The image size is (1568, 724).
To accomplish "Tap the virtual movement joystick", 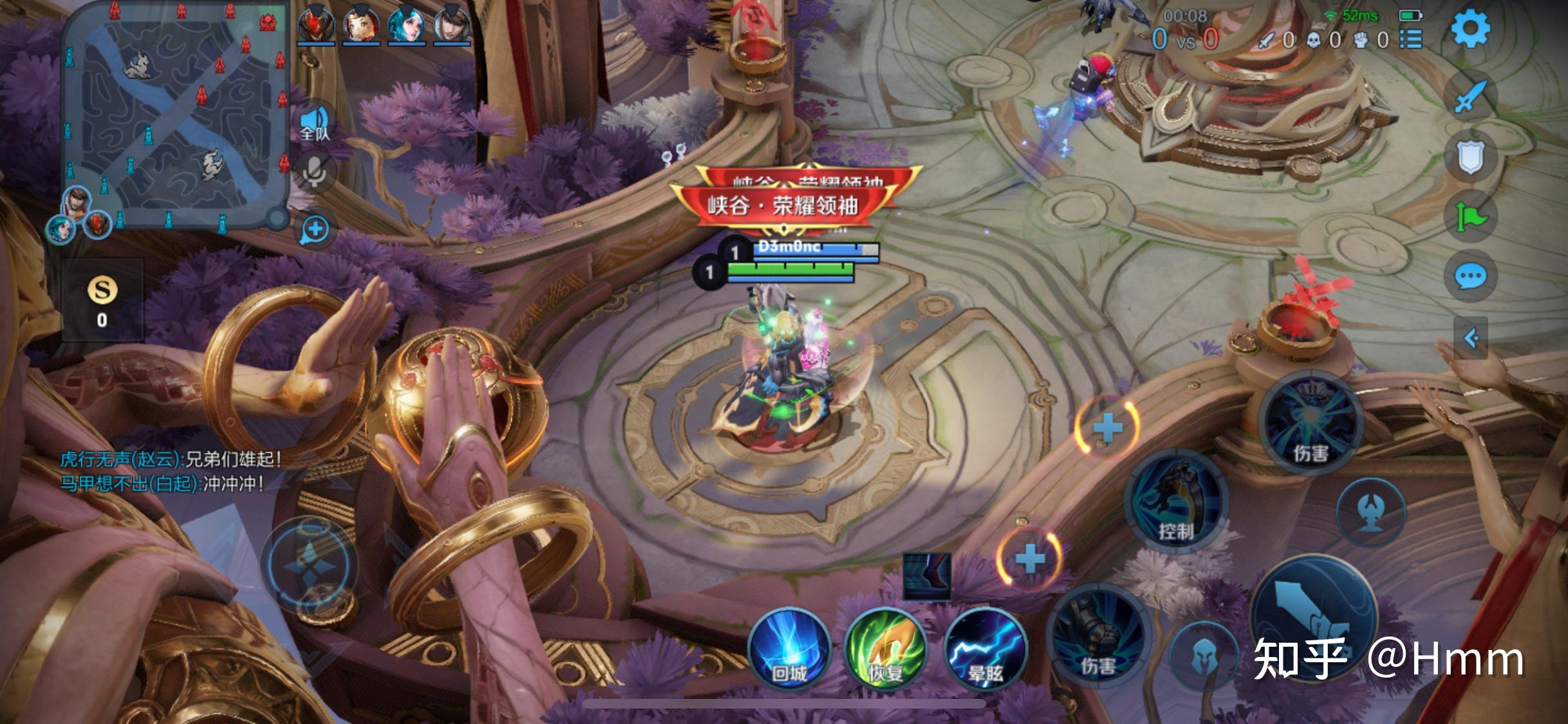I will (x=312, y=566).
